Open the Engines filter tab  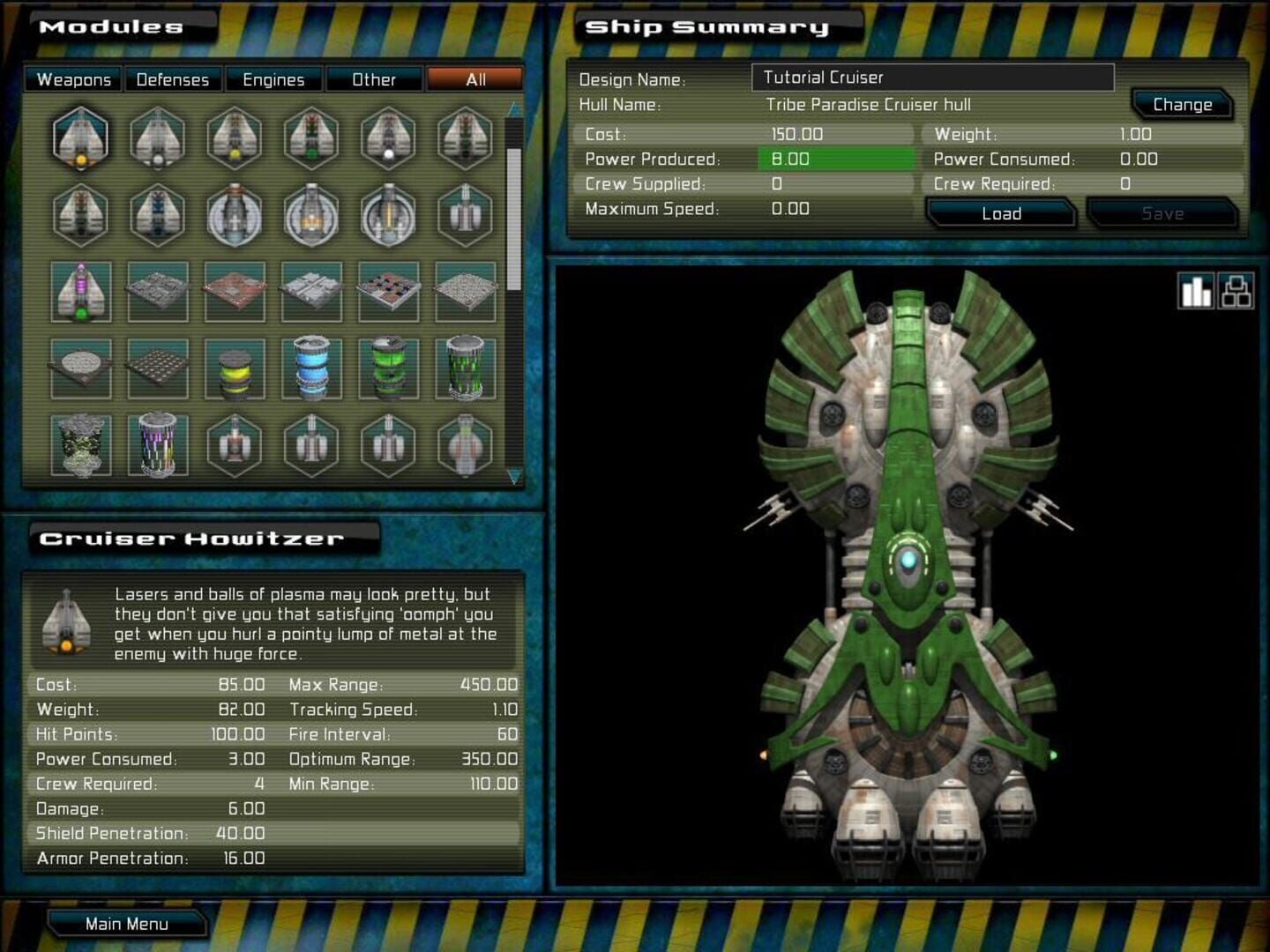(x=273, y=79)
